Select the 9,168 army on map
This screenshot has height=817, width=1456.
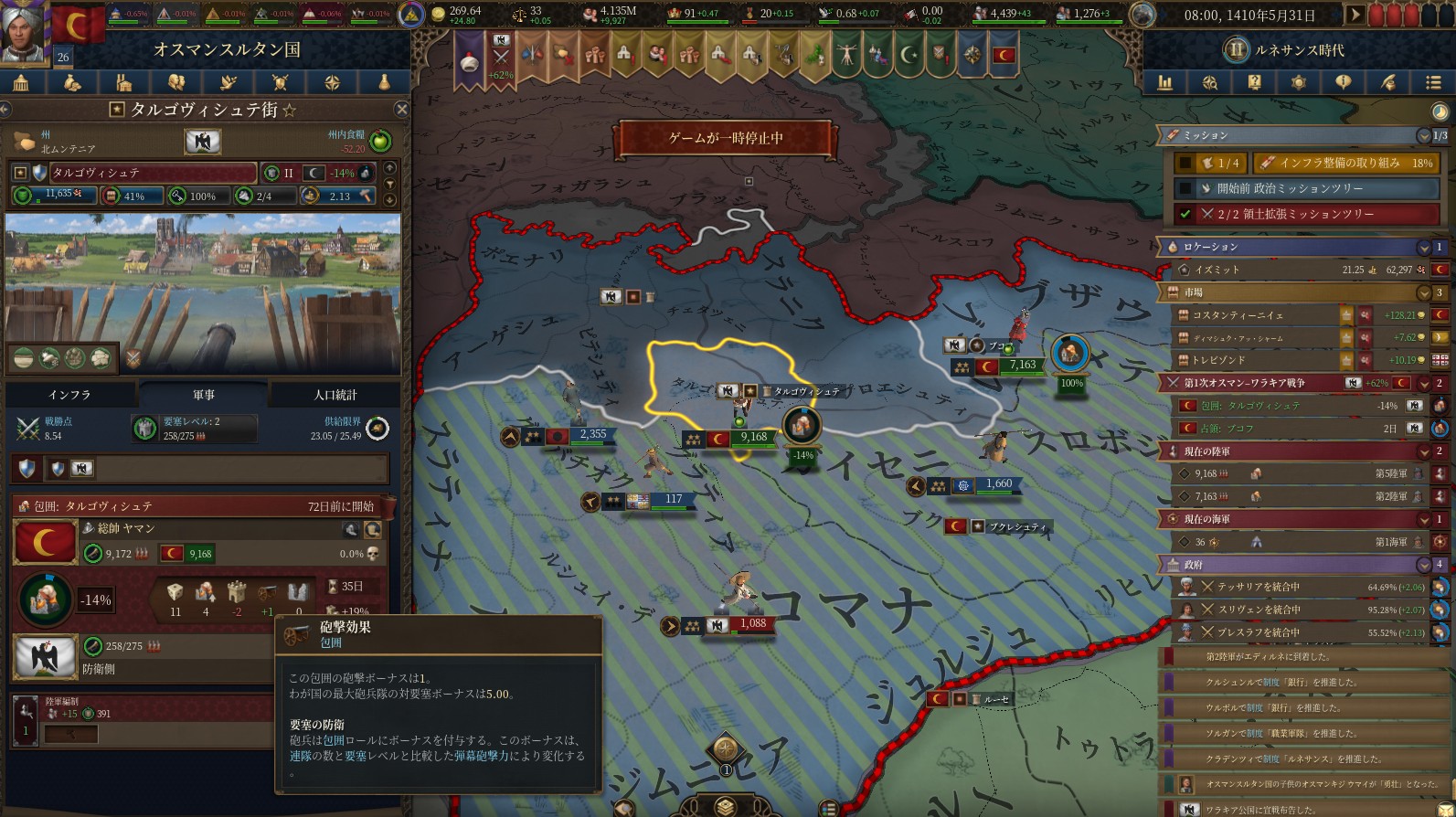[741, 438]
